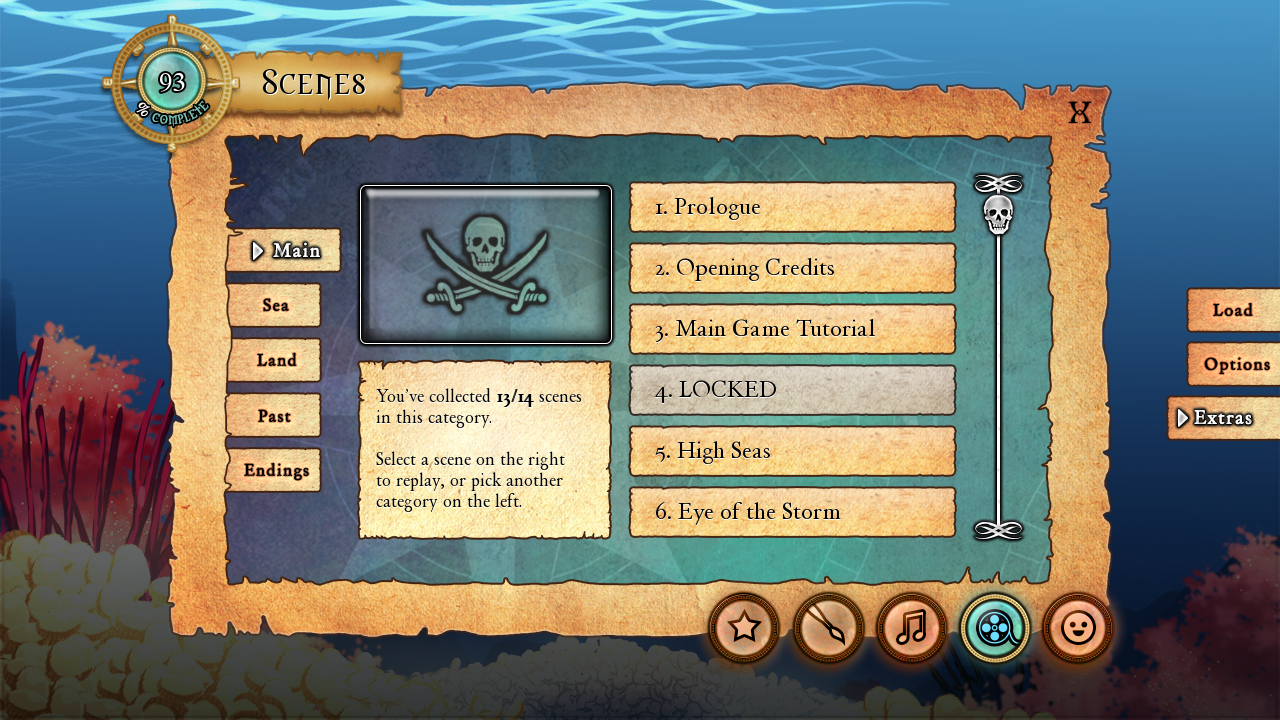Screen dimensions: 1280x720
Task: Select the film reel scenes icon
Action: point(995,628)
